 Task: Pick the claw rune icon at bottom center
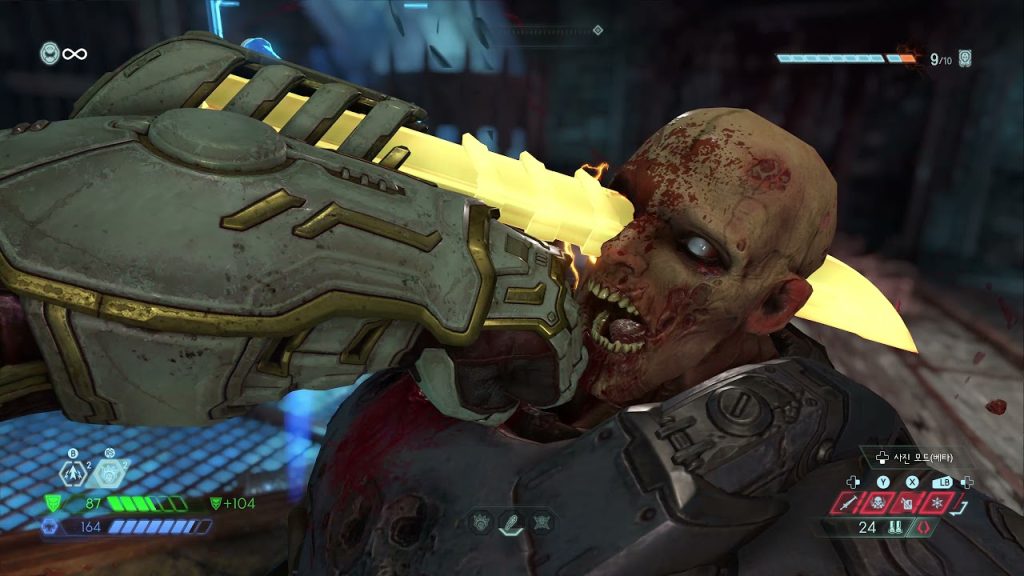481,522
